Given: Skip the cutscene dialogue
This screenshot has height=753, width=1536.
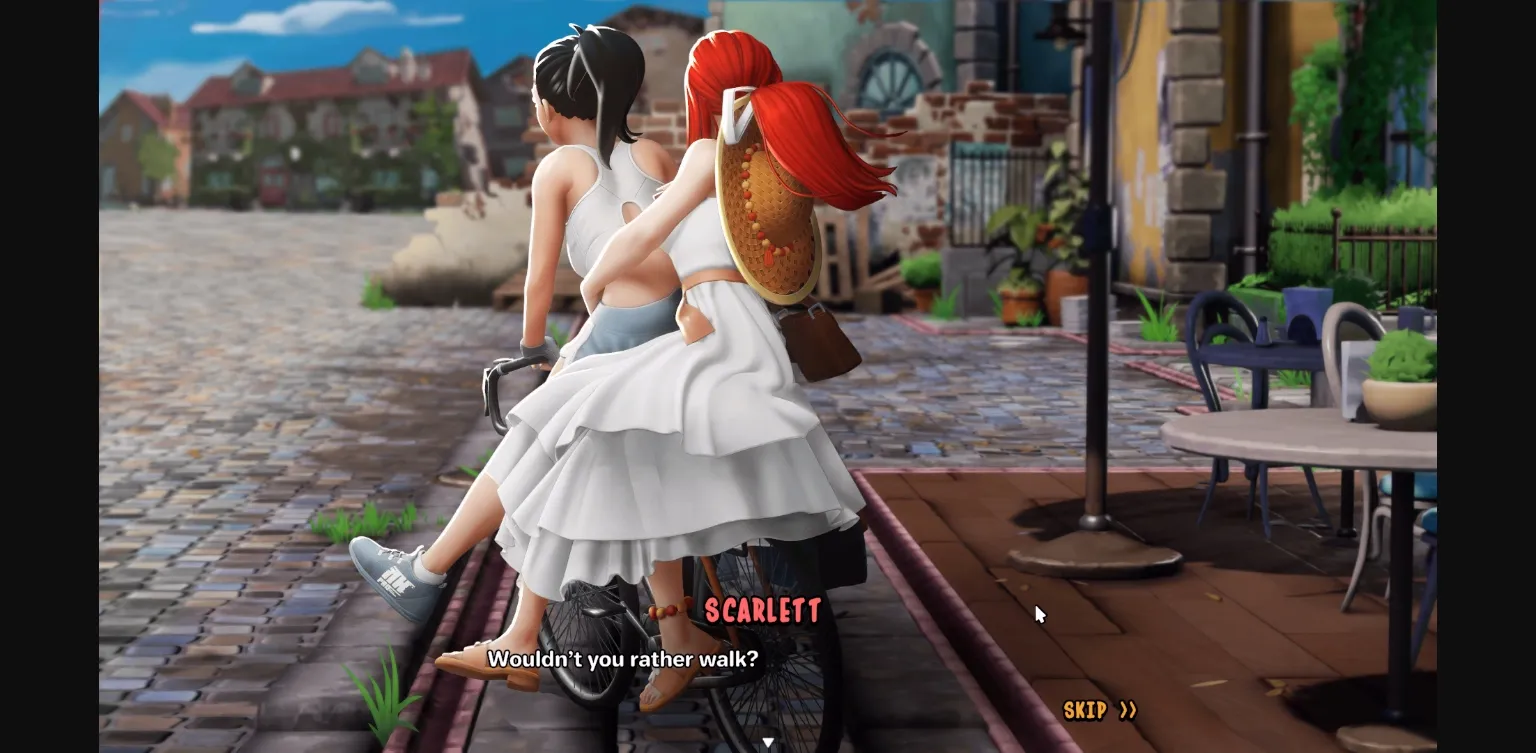Looking at the screenshot, I should pos(1099,711).
